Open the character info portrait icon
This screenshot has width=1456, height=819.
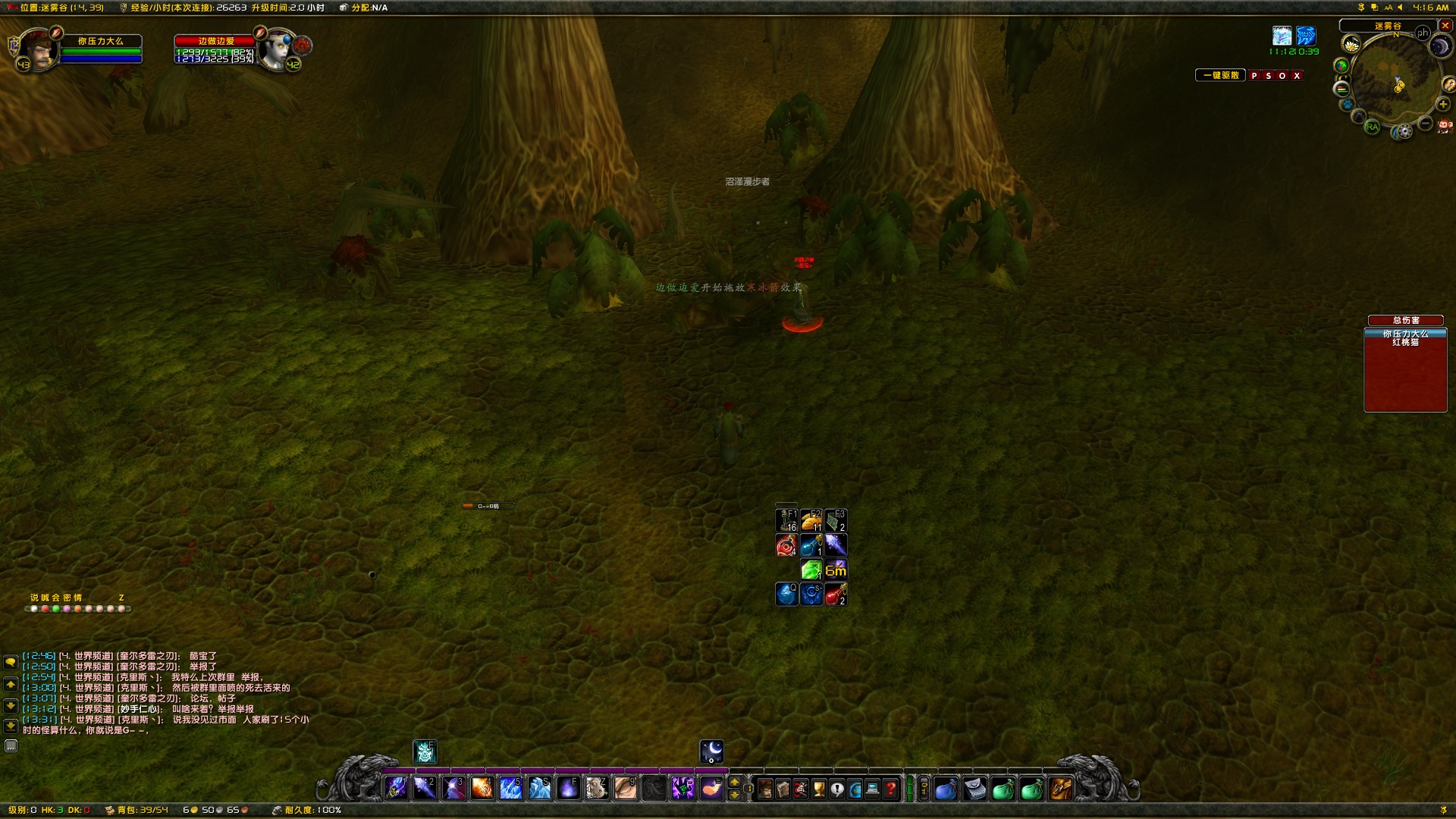pos(766,789)
